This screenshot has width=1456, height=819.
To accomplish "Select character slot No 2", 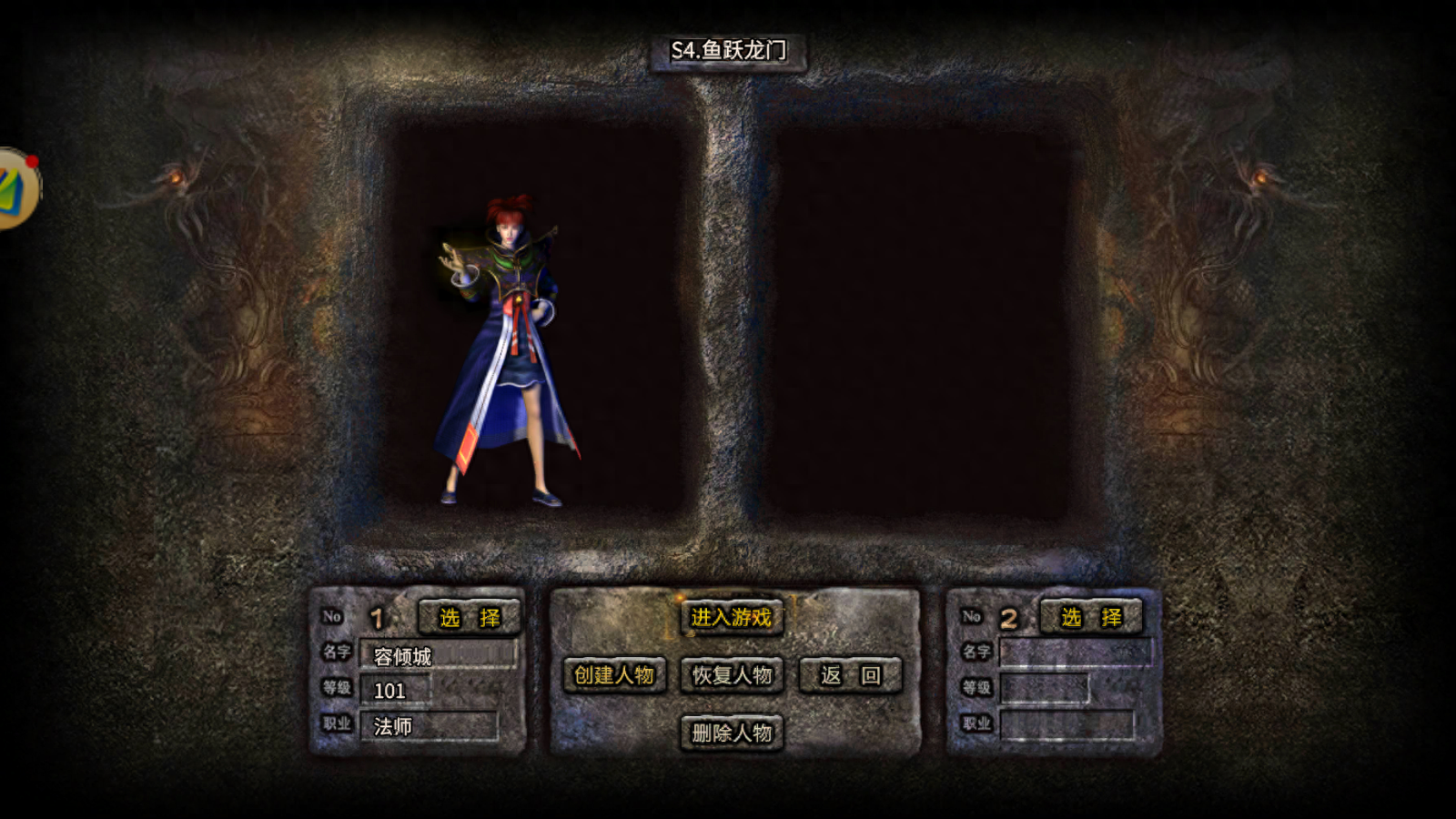I will [x=1090, y=617].
